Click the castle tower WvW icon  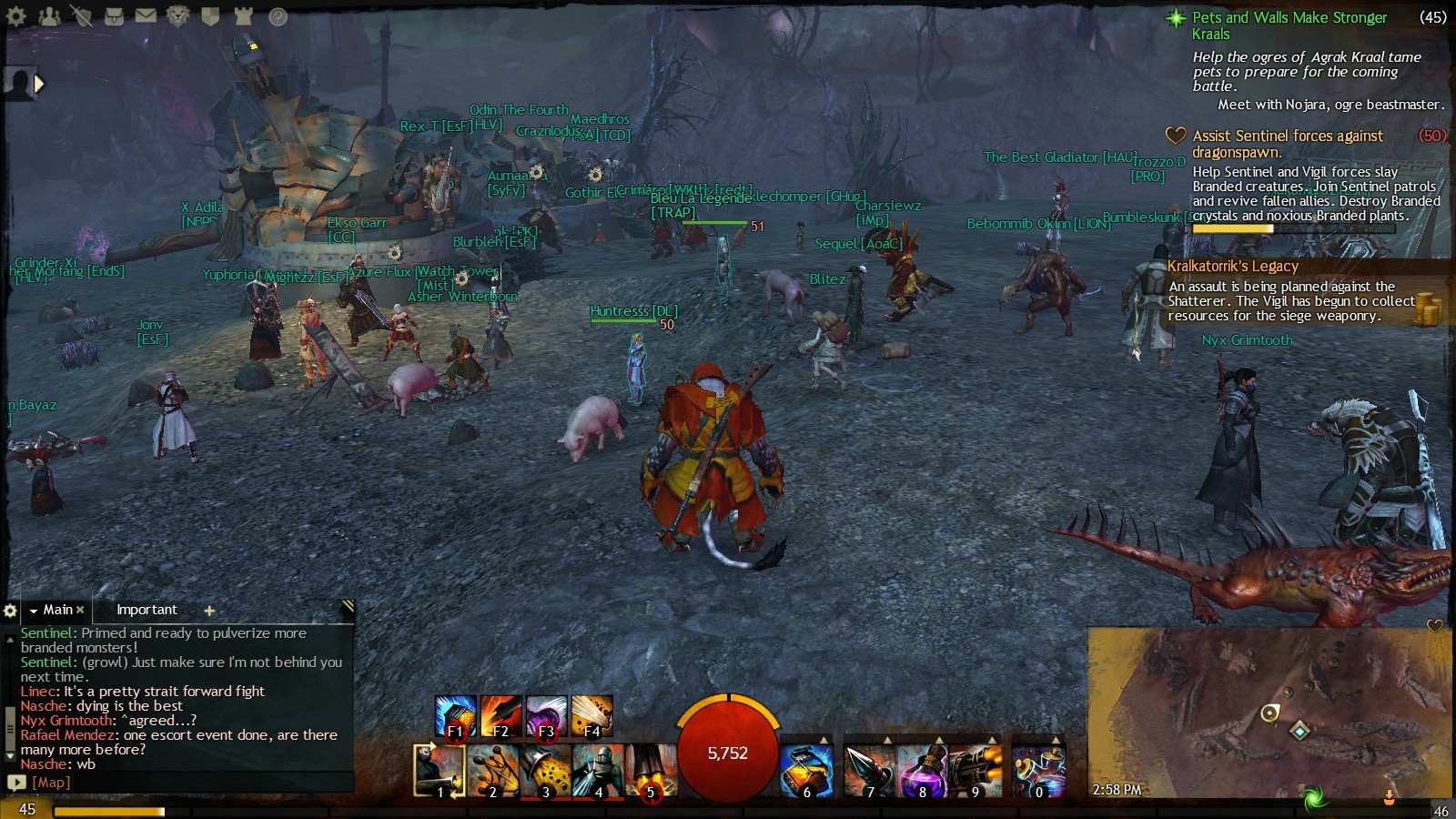pos(243,15)
